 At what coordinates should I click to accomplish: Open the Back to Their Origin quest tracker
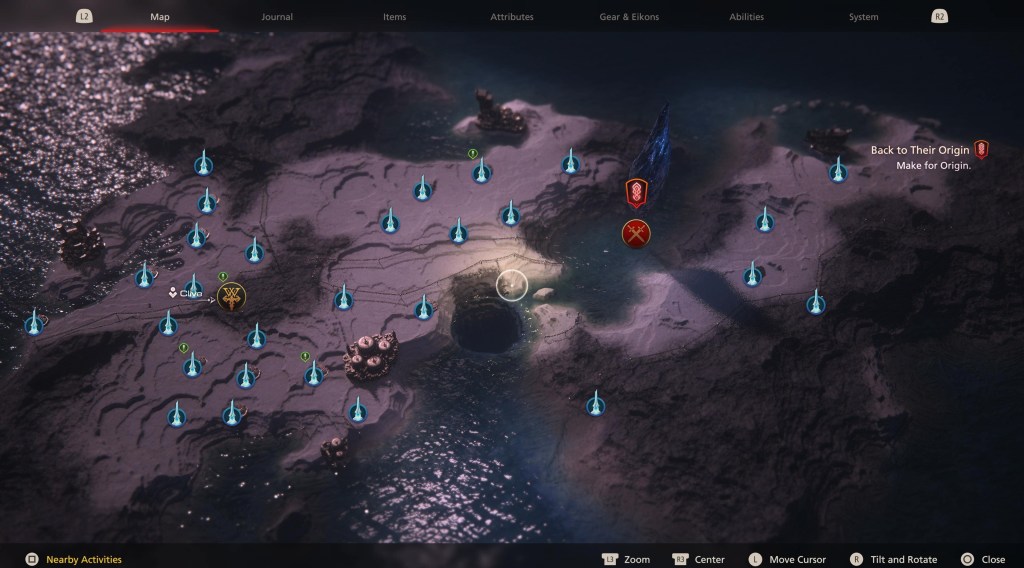pyautogui.click(x=920, y=150)
